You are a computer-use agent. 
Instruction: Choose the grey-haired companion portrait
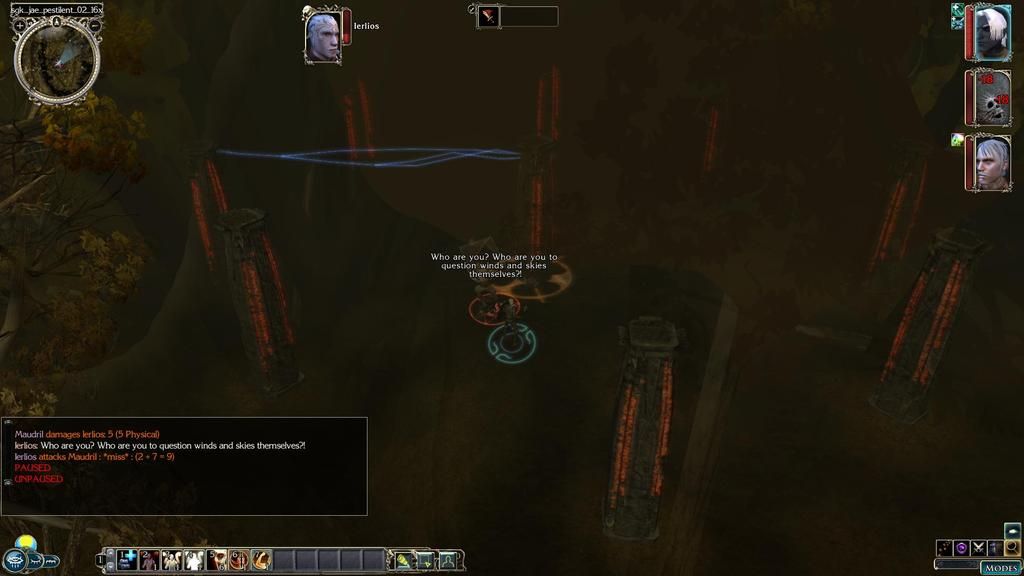[990, 163]
